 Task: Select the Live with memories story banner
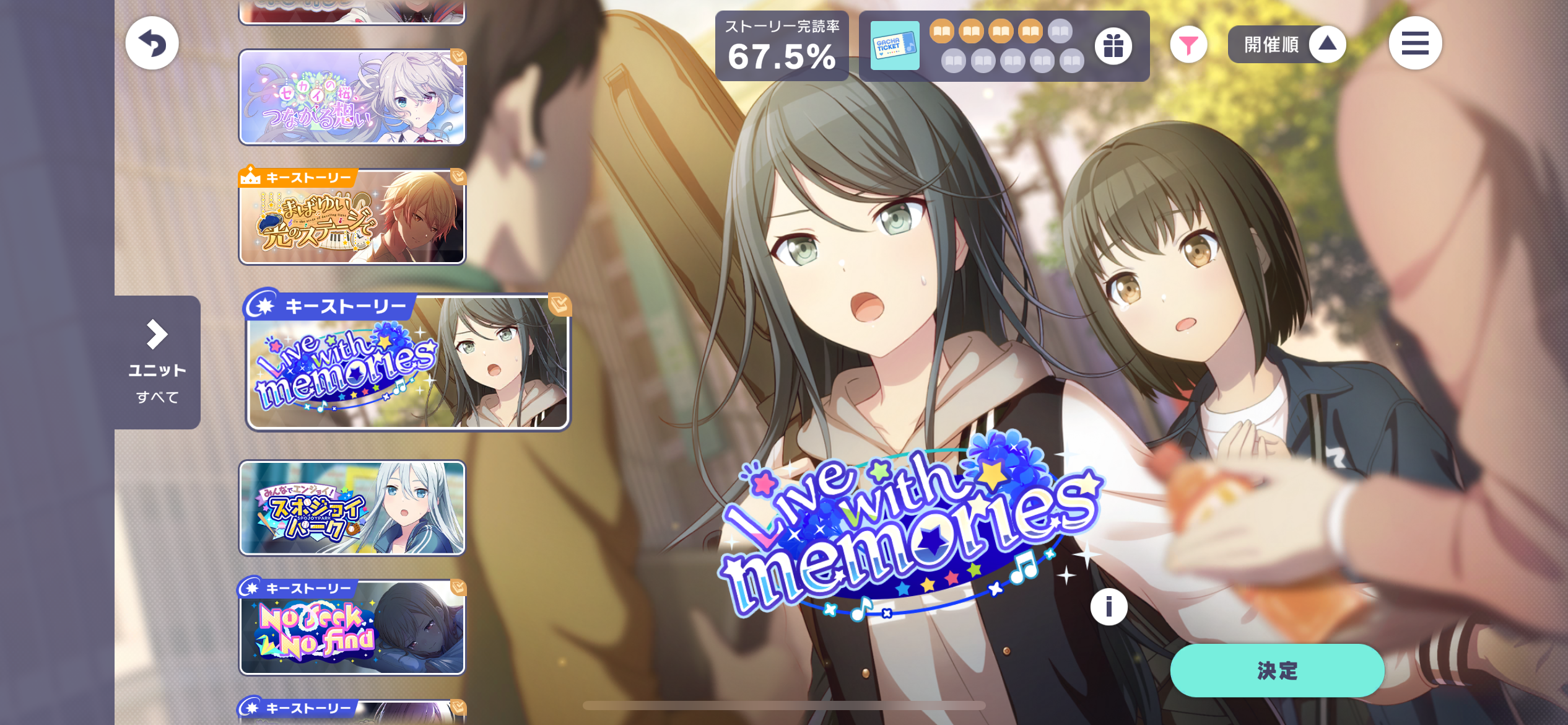407,362
